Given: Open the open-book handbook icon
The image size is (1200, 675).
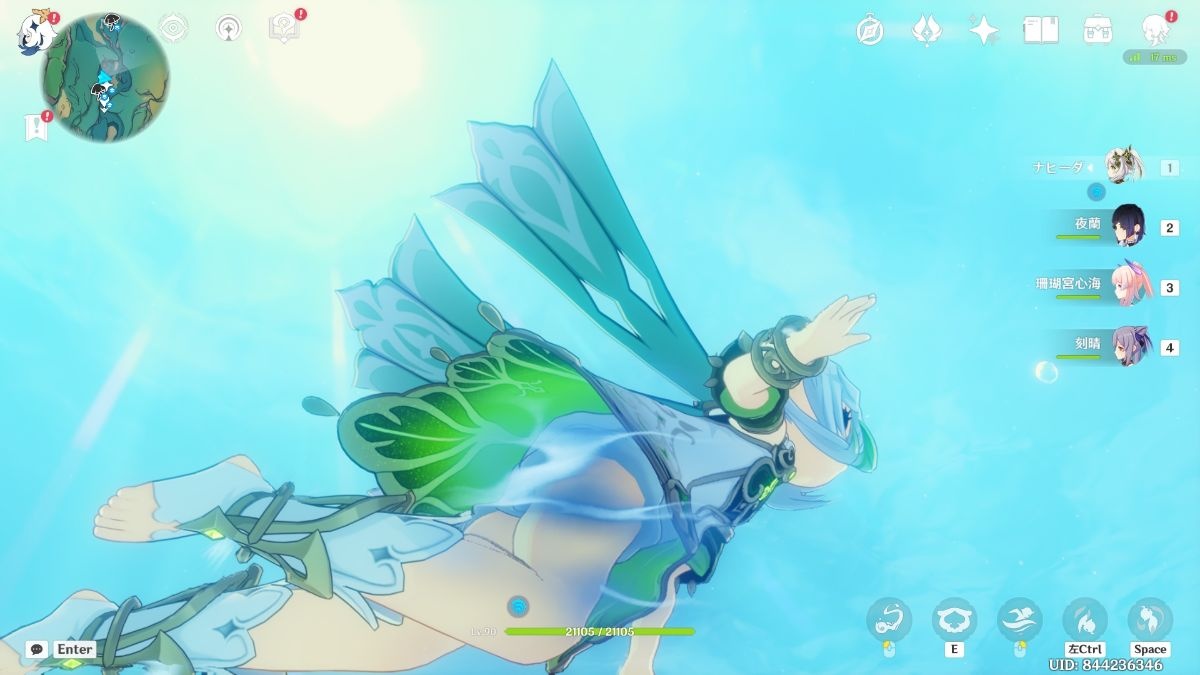Looking at the screenshot, I should coord(1040,30).
